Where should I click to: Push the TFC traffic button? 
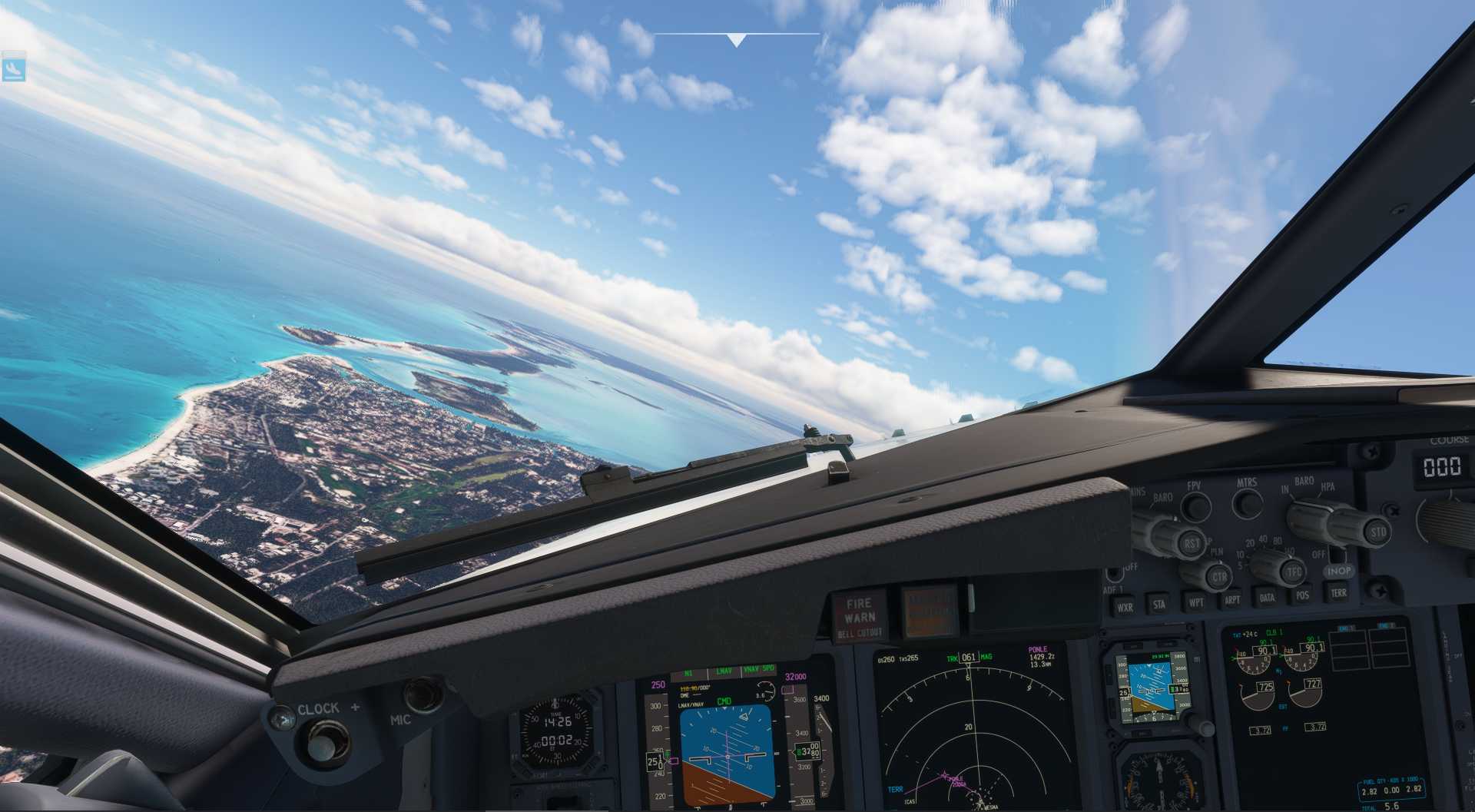[x=1294, y=571]
